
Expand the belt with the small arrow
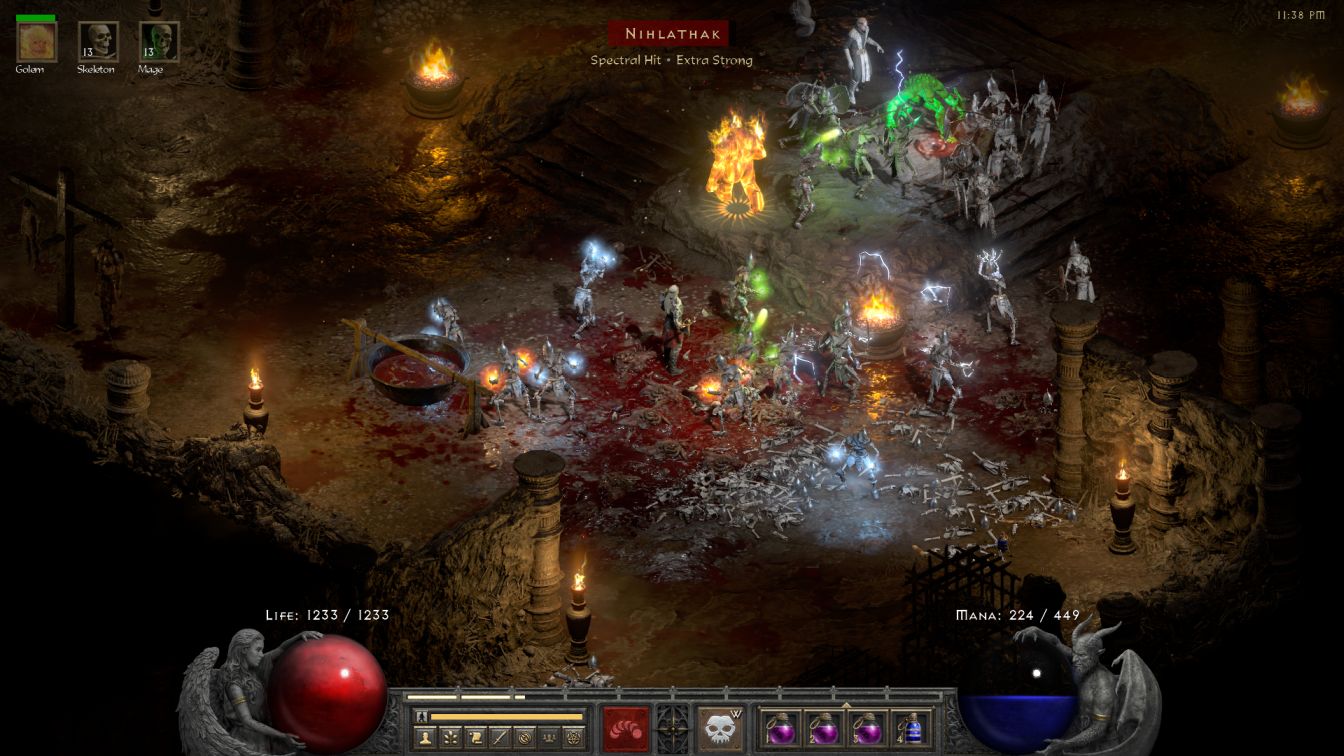[846, 705]
